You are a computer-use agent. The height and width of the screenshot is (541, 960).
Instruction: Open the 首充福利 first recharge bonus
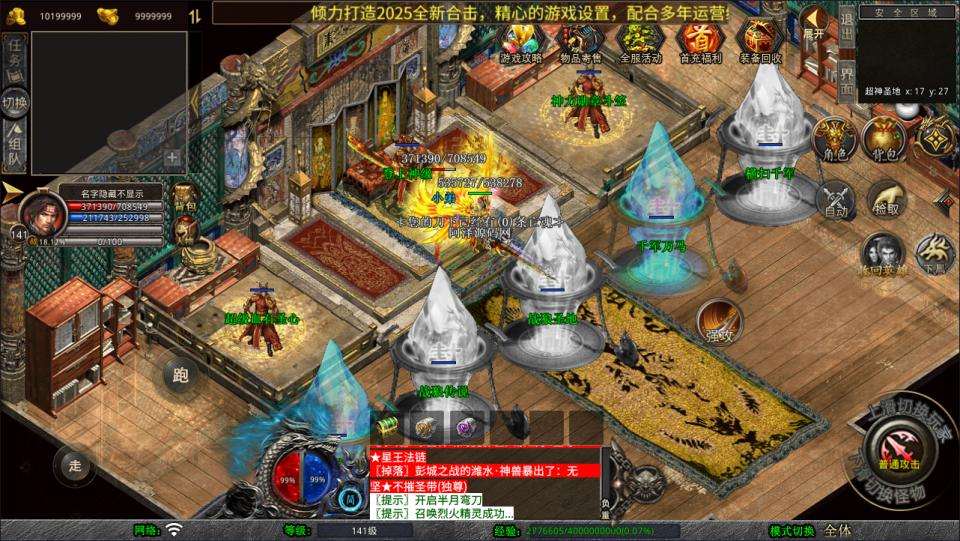coord(698,40)
